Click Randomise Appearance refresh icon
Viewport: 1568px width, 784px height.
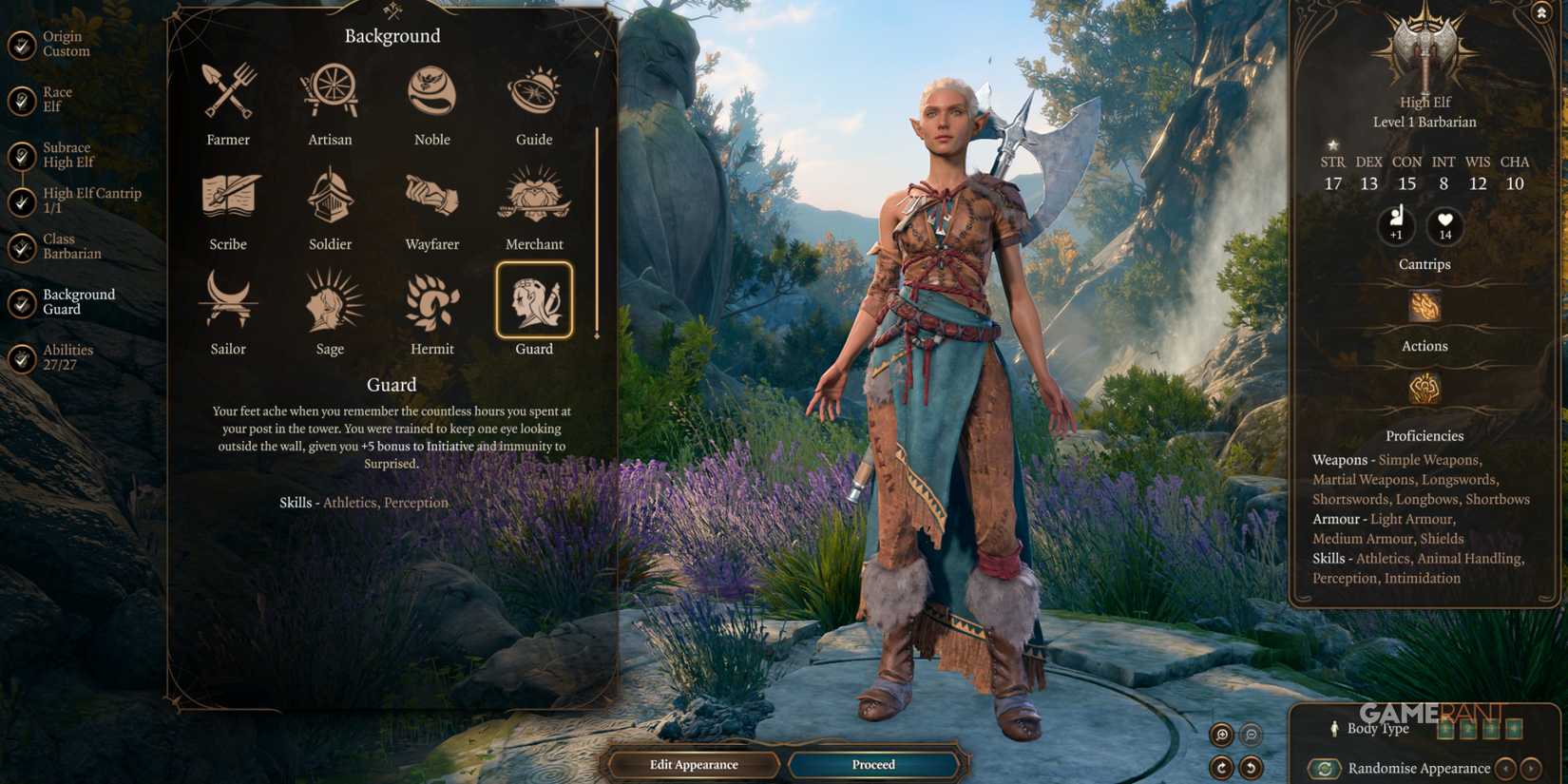(1325, 768)
